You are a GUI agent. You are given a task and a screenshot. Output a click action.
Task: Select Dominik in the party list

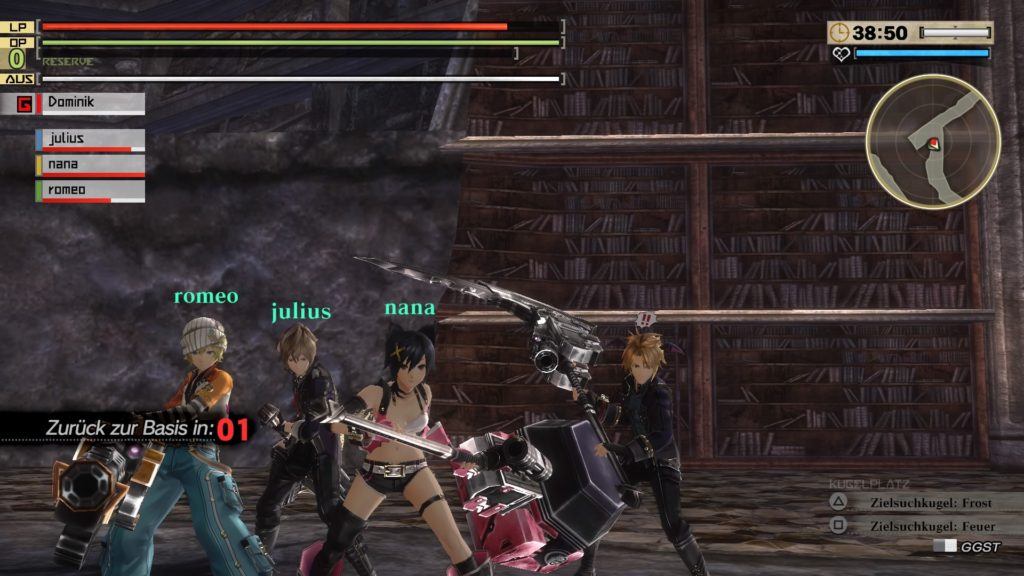point(88,102)
